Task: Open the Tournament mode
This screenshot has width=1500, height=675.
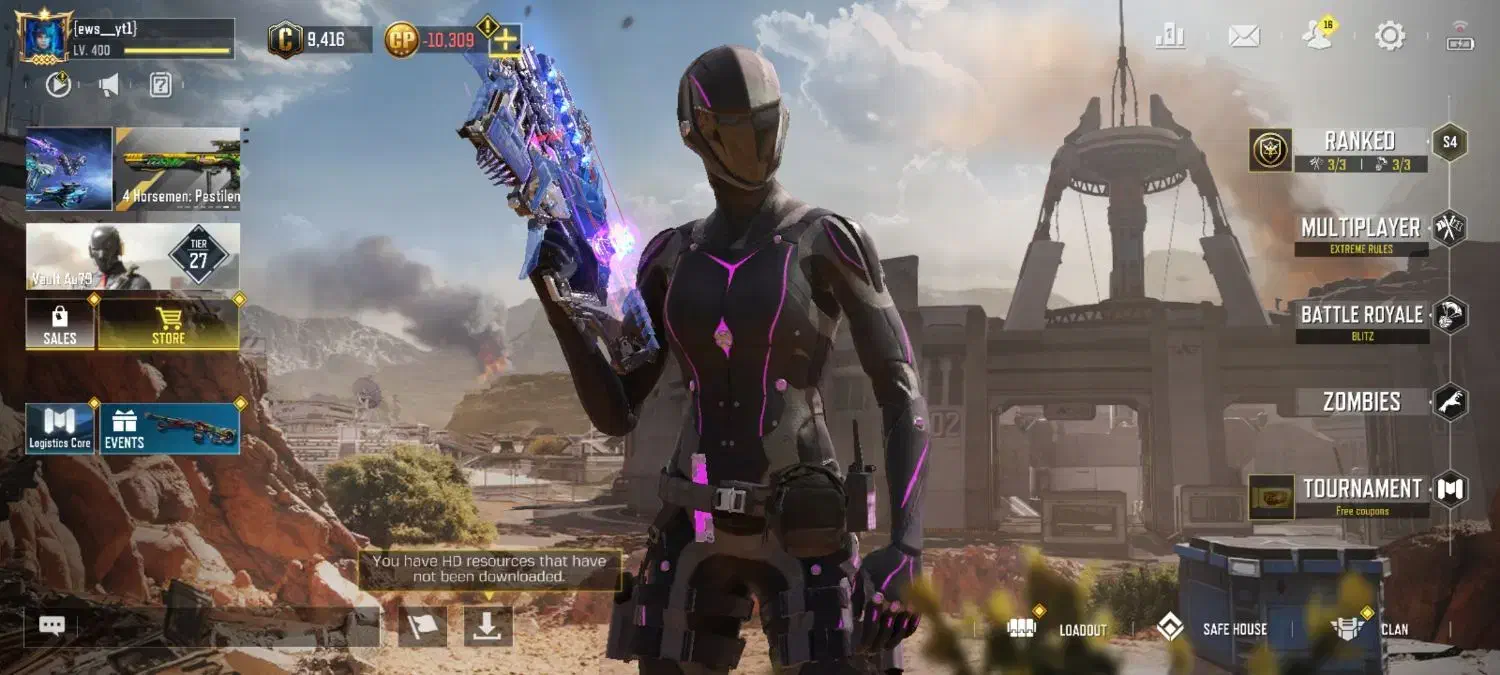Action: [1362, 495]
